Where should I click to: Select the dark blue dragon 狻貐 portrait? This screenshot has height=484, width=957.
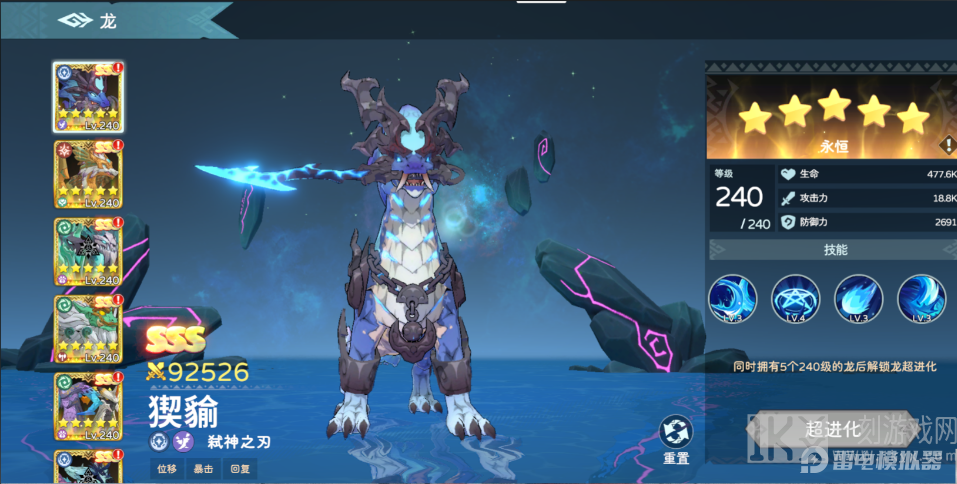point(88,97)
